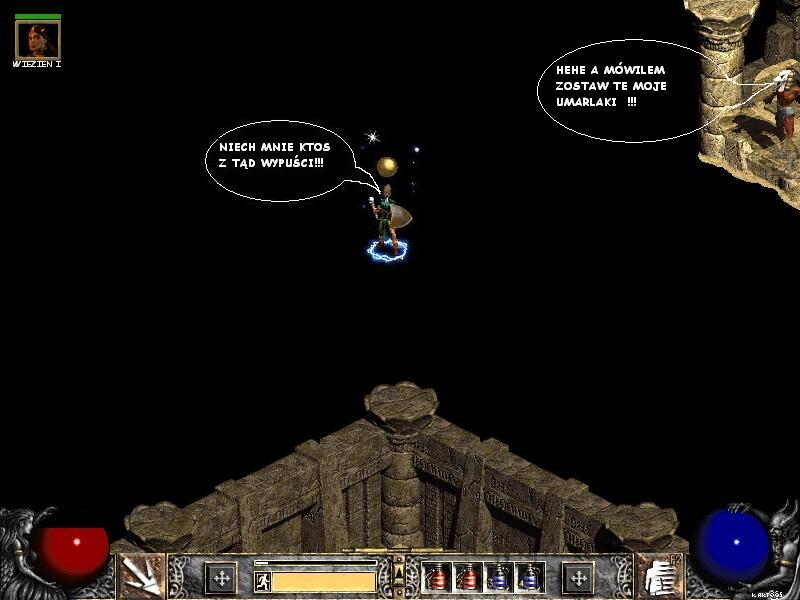Select the hireling portrait labeled Wiezien I

pos(38,40)
